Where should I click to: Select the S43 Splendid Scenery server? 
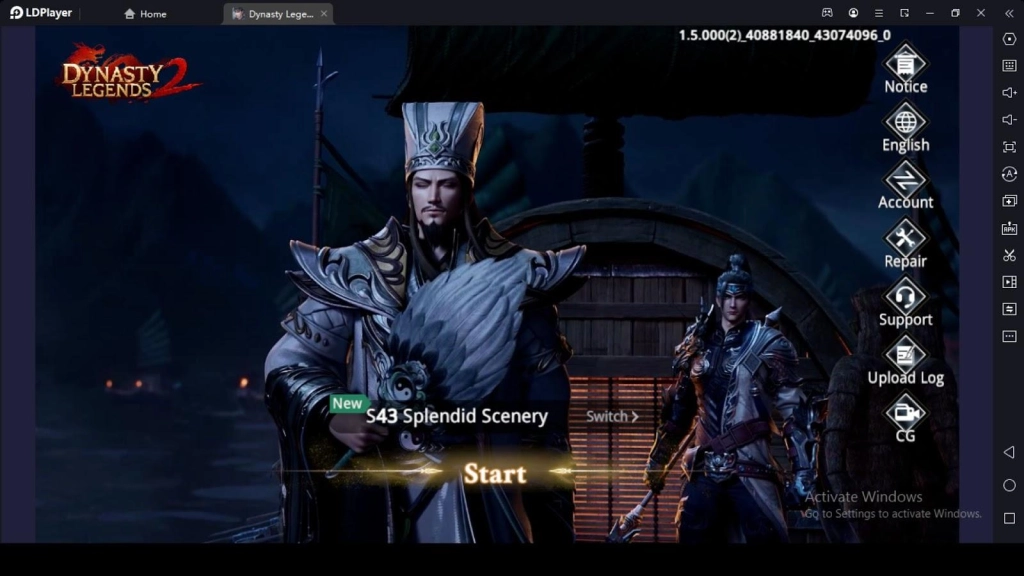(x=456, y=416)
